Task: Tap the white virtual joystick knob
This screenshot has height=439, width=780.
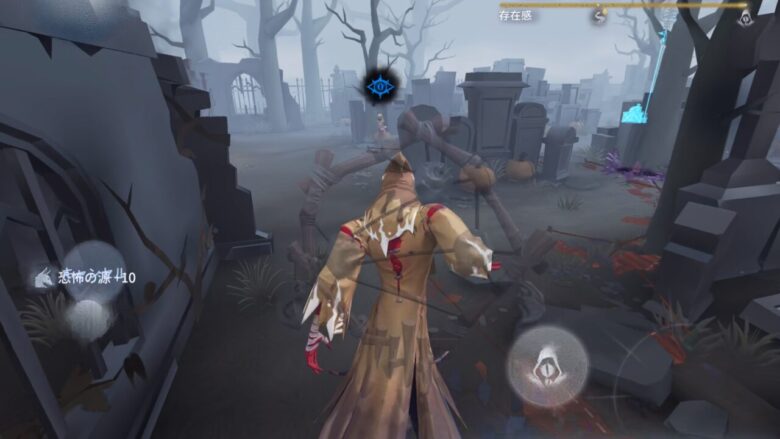Action: pos(90,318)
